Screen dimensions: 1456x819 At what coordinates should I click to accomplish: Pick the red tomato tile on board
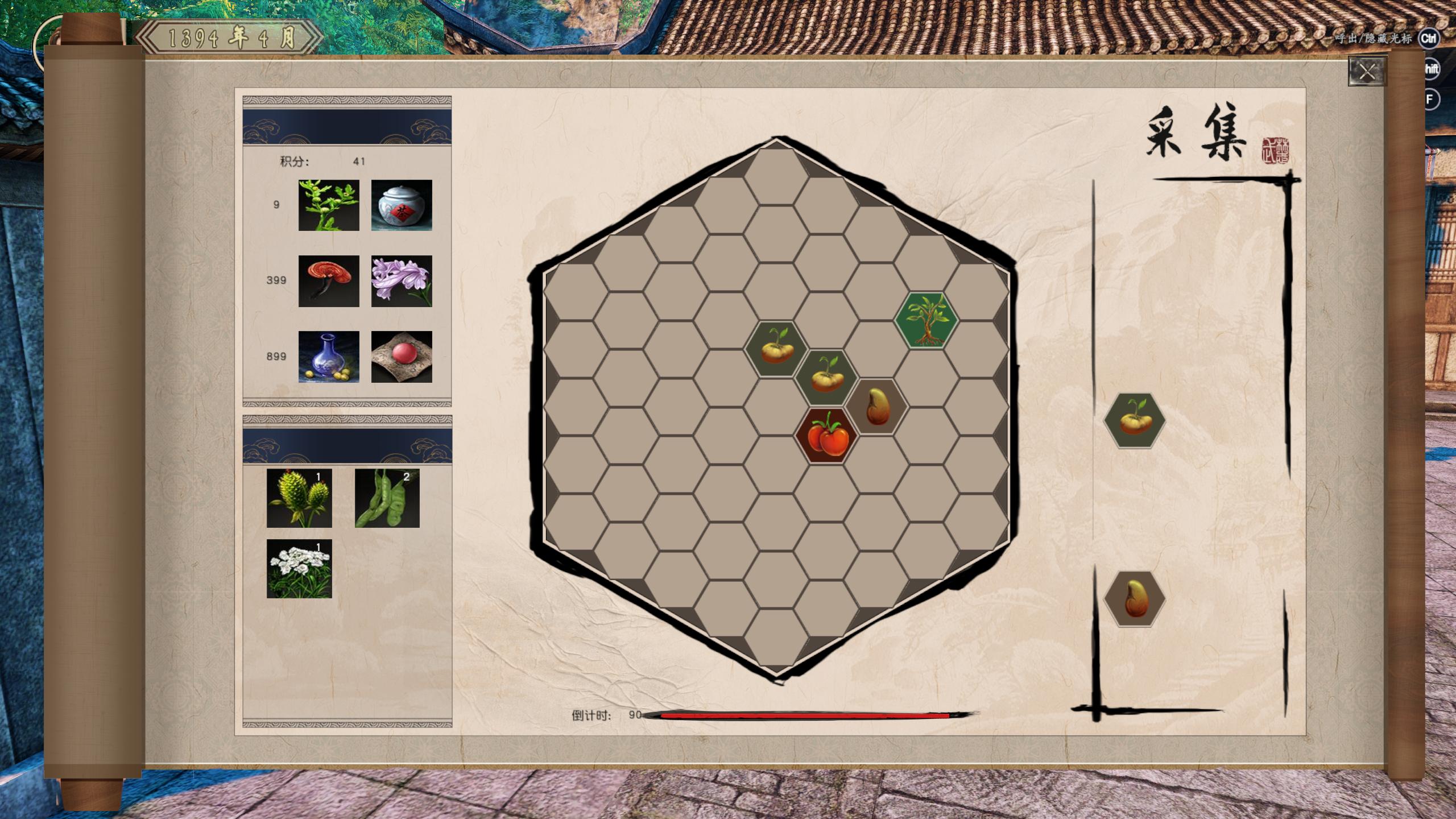(x=826, y=435)
